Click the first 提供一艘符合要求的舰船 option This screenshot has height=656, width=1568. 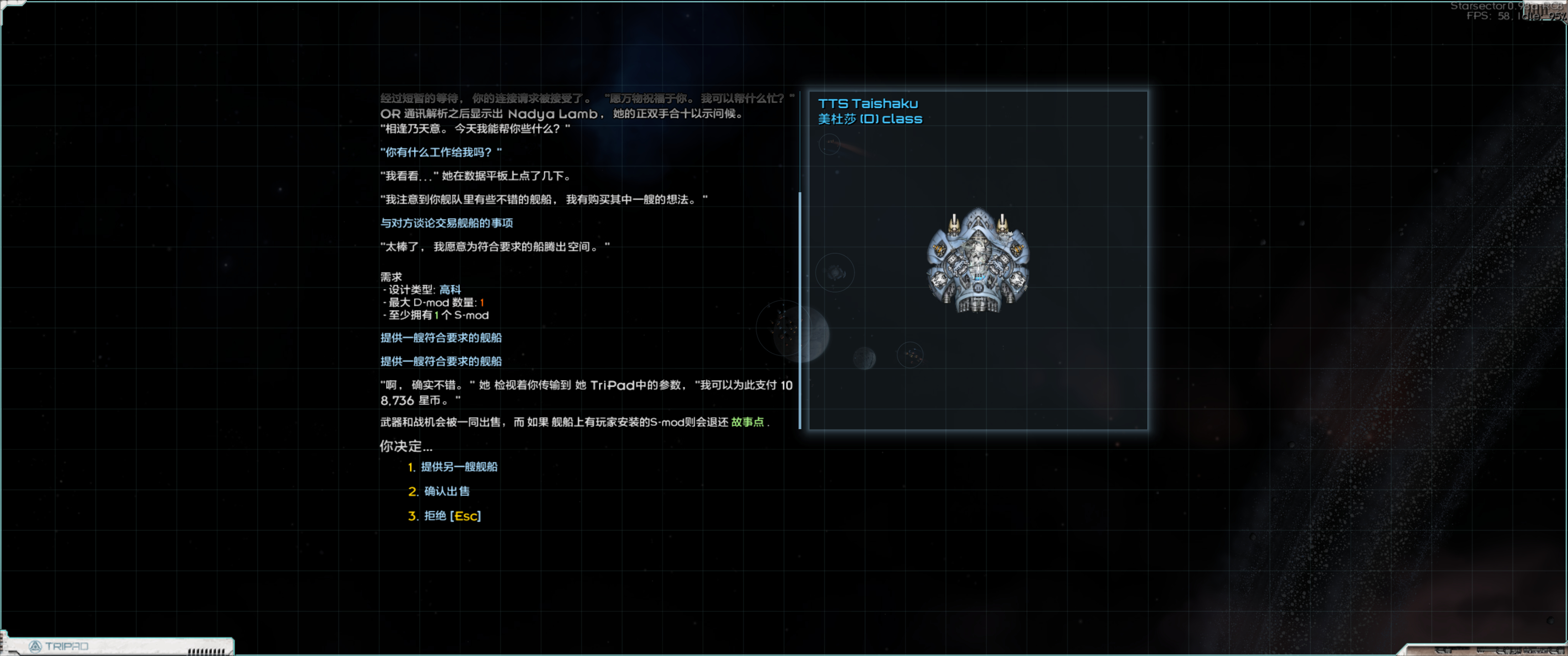click(441, 338)
